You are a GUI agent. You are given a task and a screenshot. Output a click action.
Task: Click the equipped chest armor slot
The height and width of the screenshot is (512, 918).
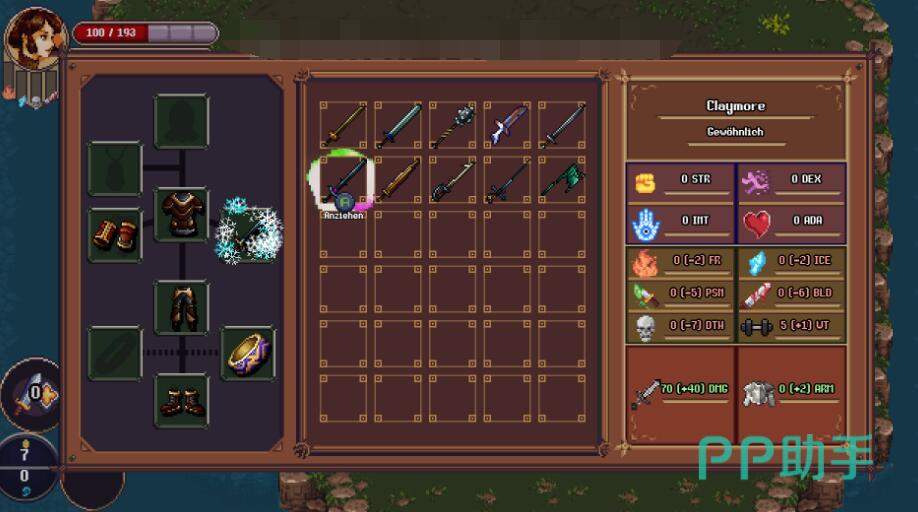point(182,213)
